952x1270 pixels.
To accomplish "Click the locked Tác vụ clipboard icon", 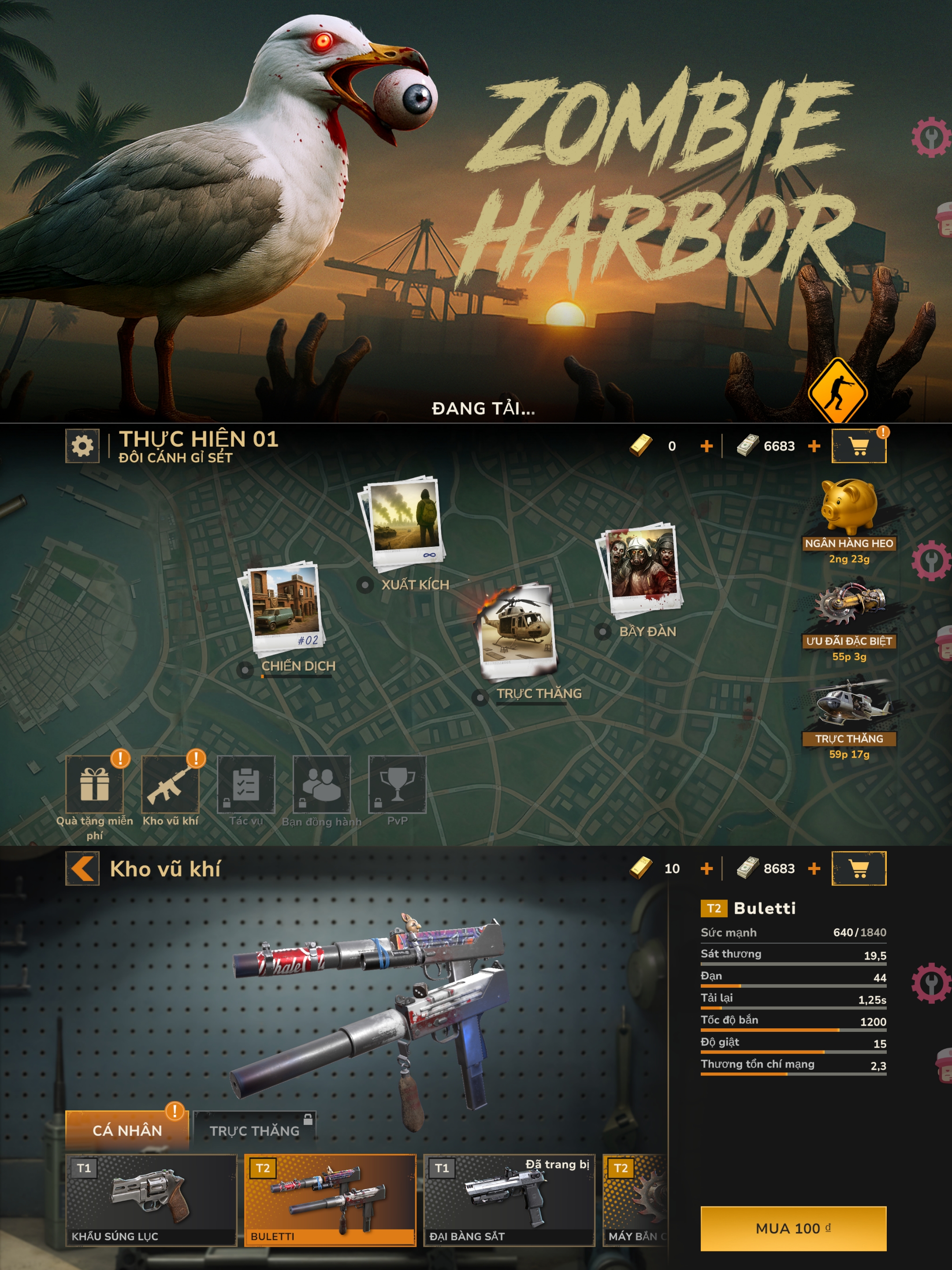I will [x=246, y=784].
